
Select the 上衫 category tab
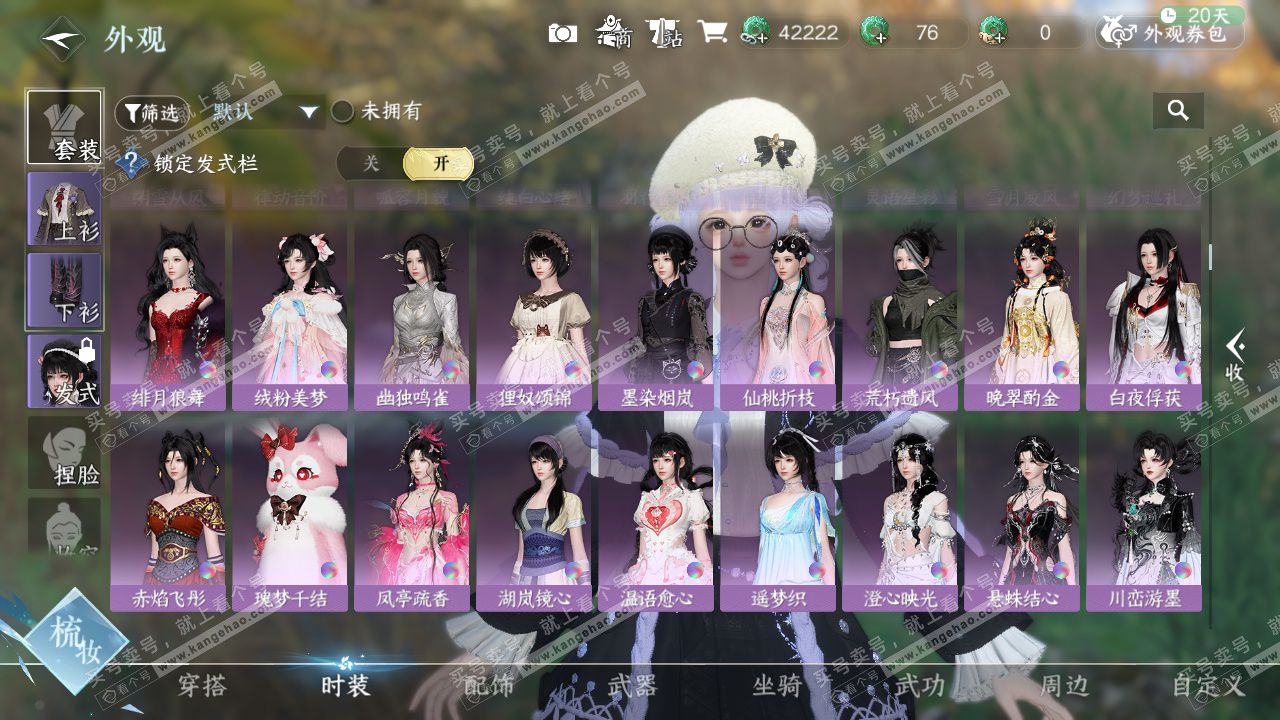pyautogui.click(x=65, y=209)
